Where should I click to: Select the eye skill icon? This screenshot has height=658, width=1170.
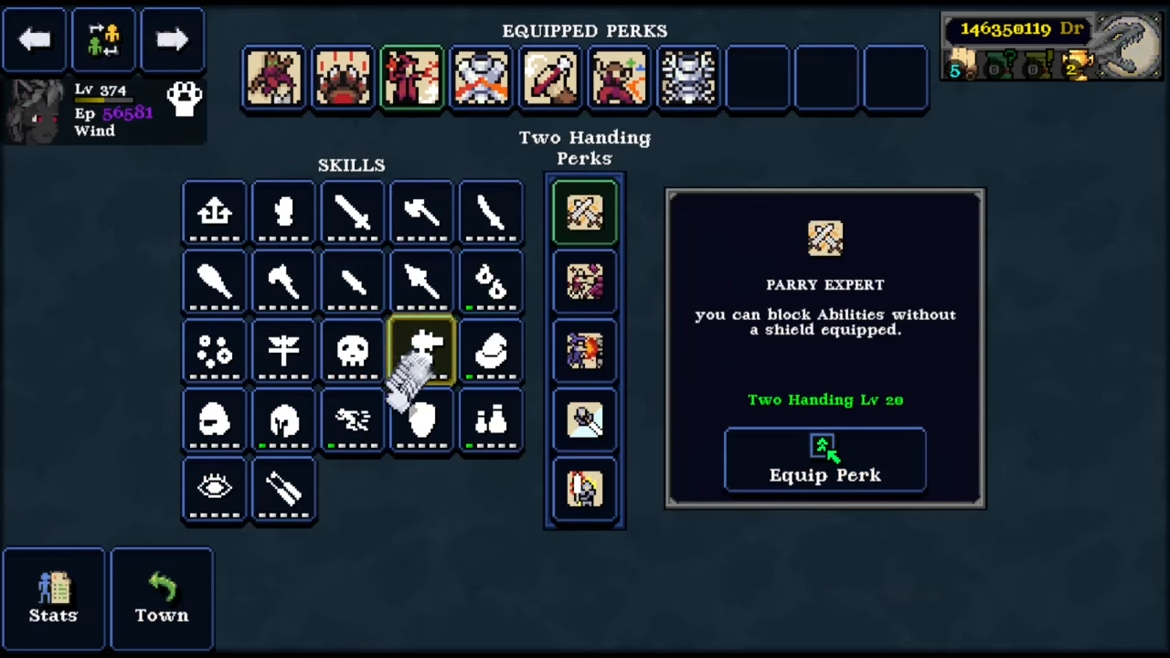click(x=214, y=489)
